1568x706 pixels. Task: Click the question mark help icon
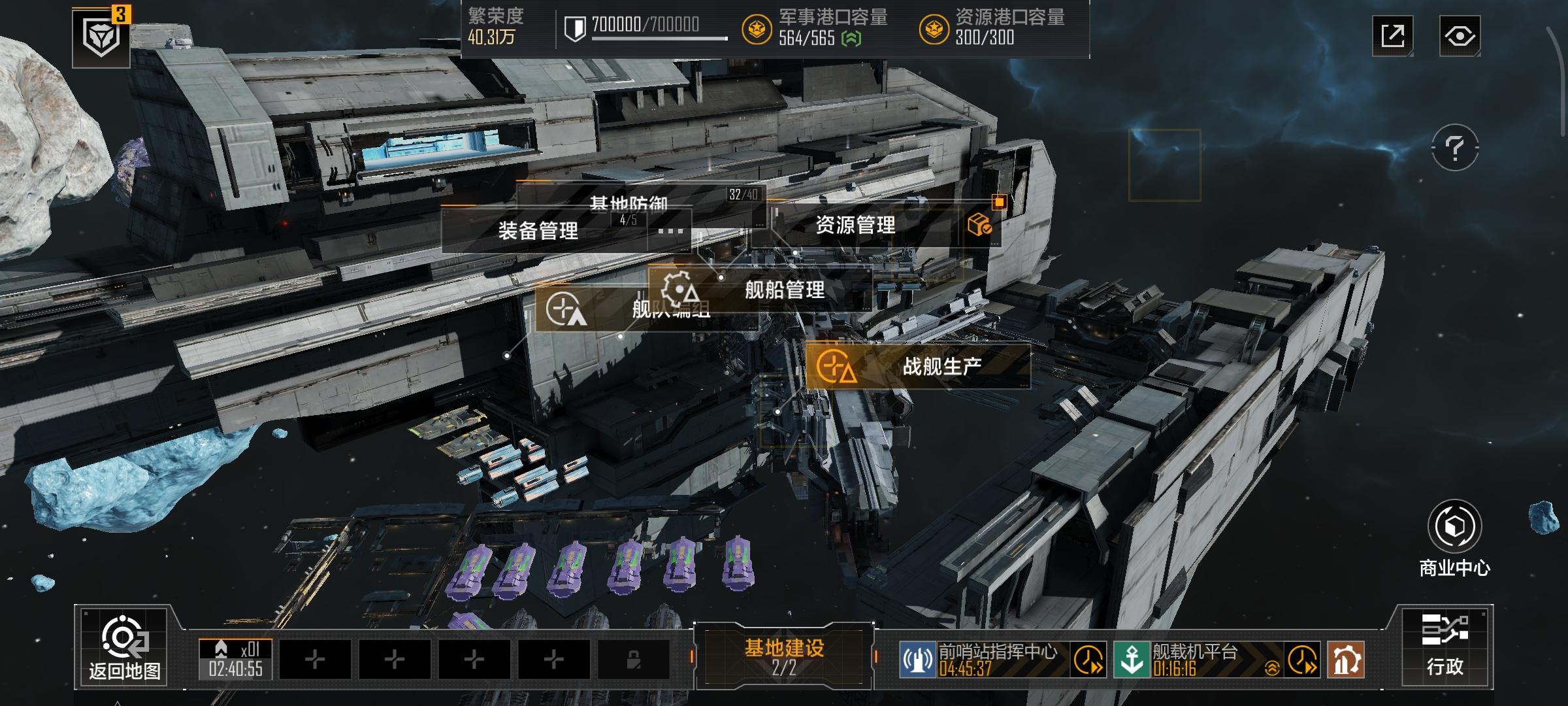[x=1454, y=148]
